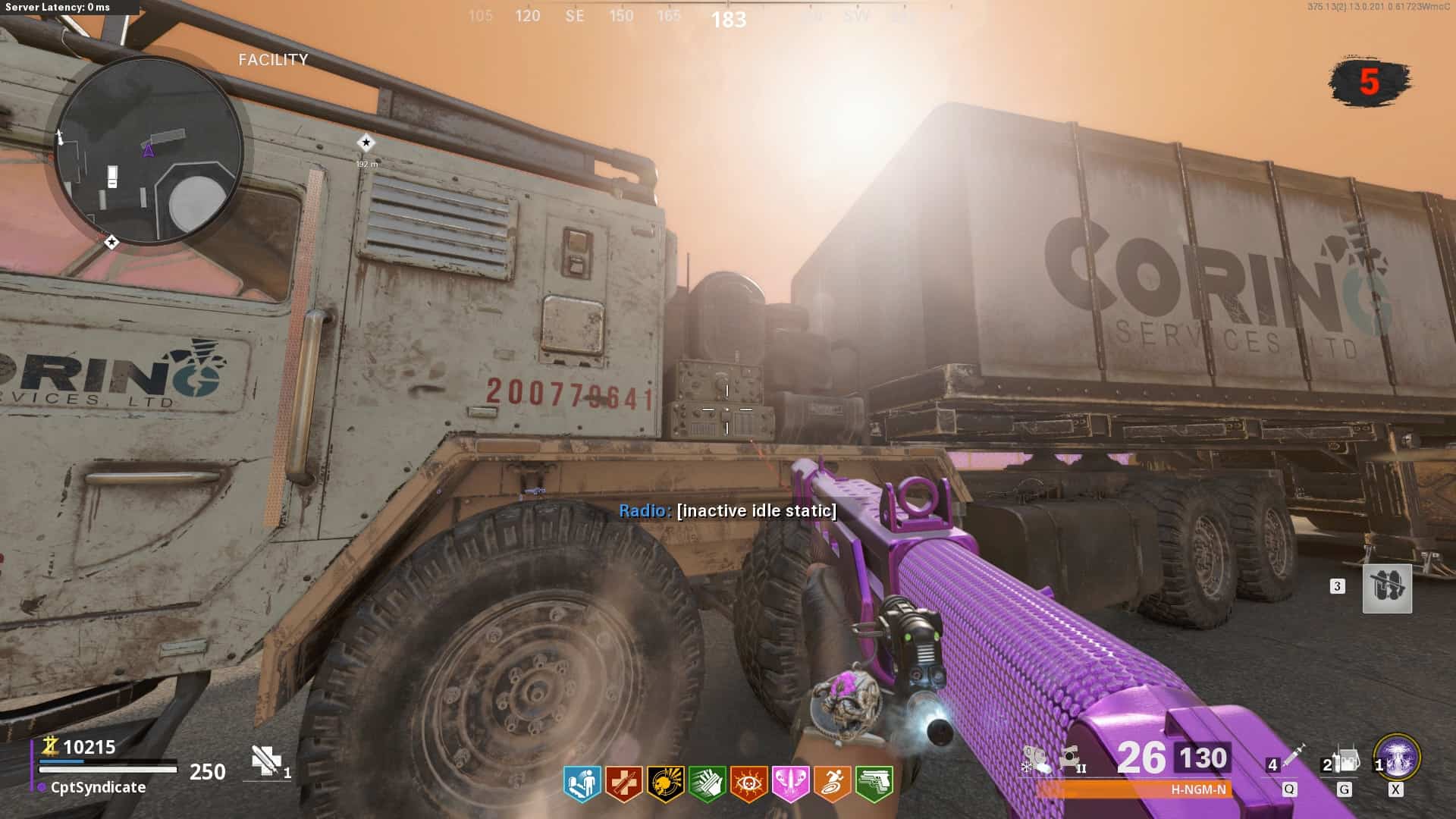Select the green hands Speed Cola perk

point(707,783)
